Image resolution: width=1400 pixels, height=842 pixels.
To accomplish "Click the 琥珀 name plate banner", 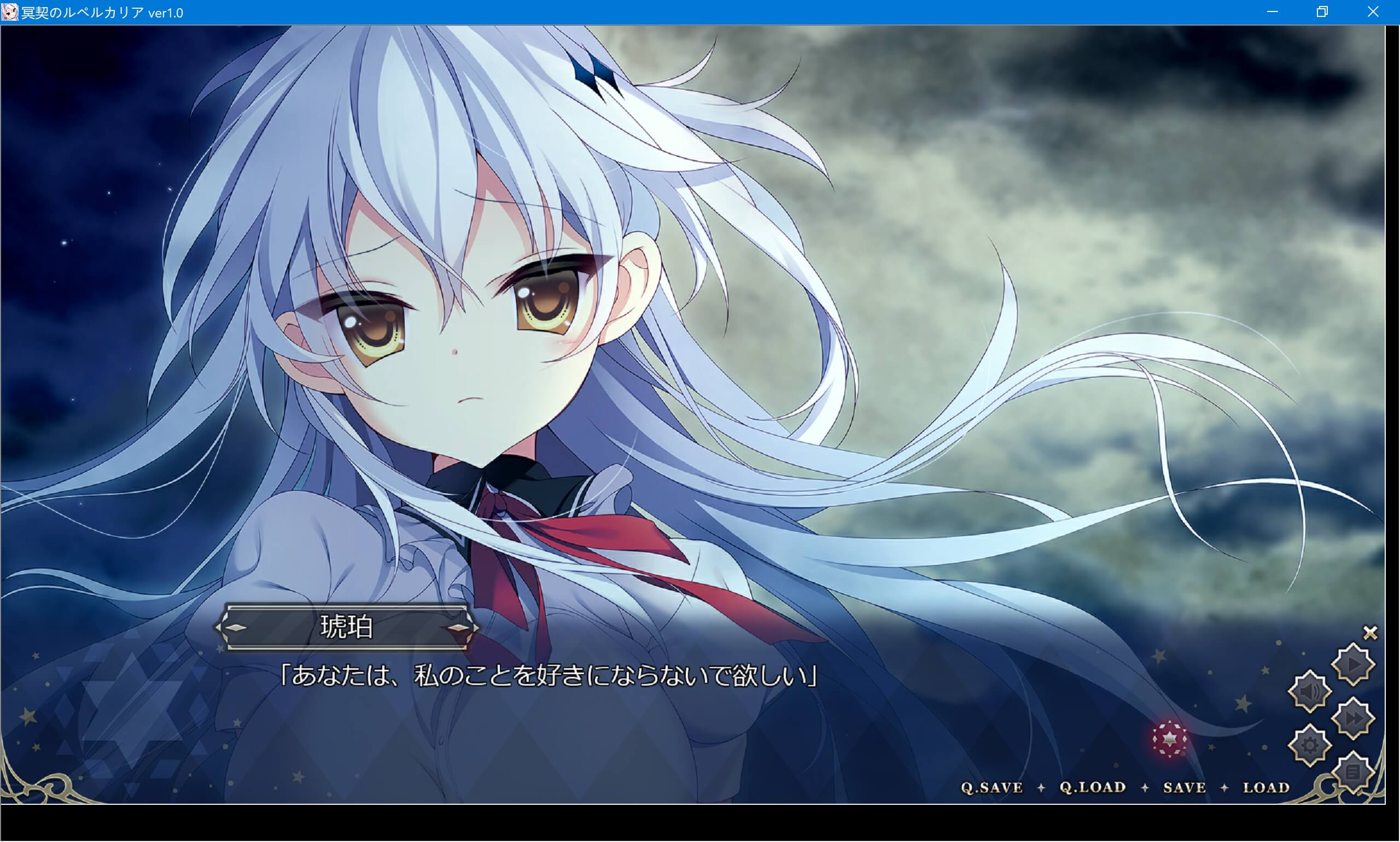I will click(348, 627).
